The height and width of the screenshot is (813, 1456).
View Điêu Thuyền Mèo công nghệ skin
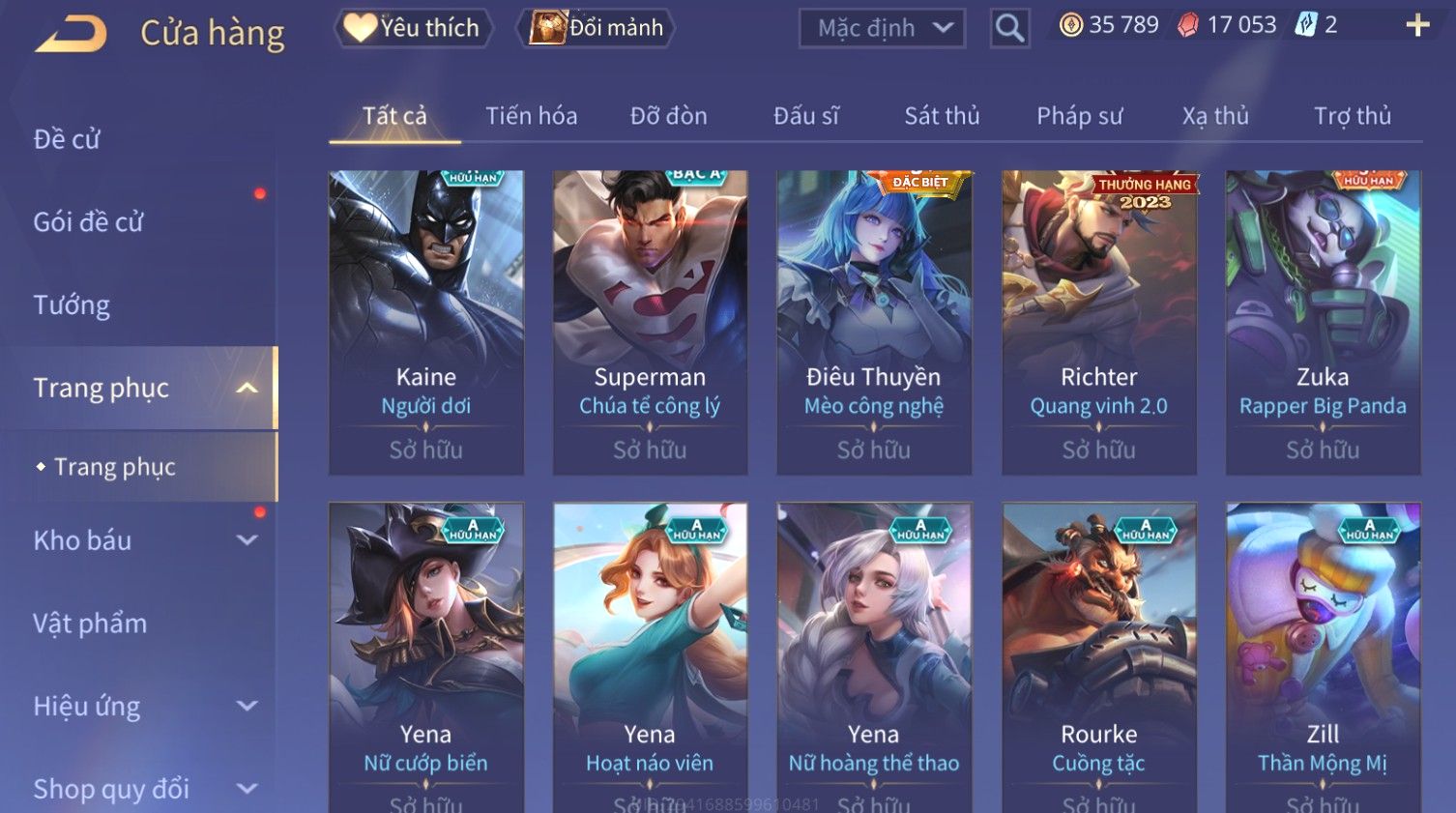pyautogui.click(x=874, y=322)
